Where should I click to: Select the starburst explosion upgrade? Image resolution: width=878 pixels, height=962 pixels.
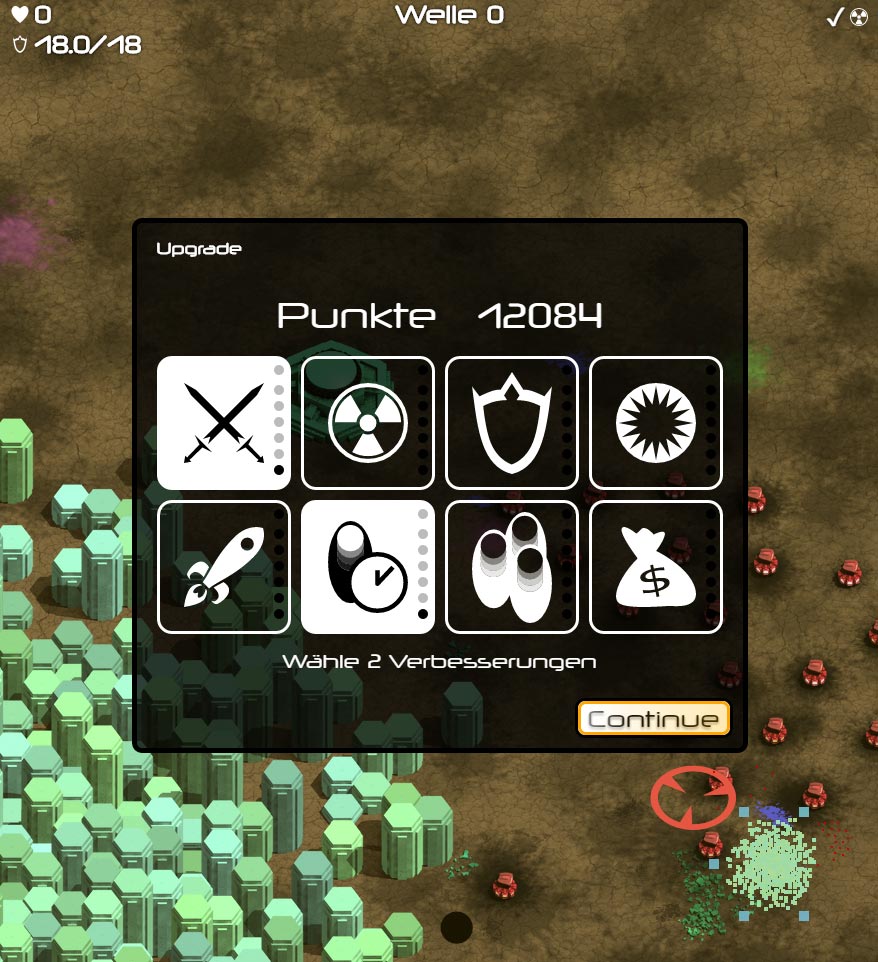[x=655, y=423]
